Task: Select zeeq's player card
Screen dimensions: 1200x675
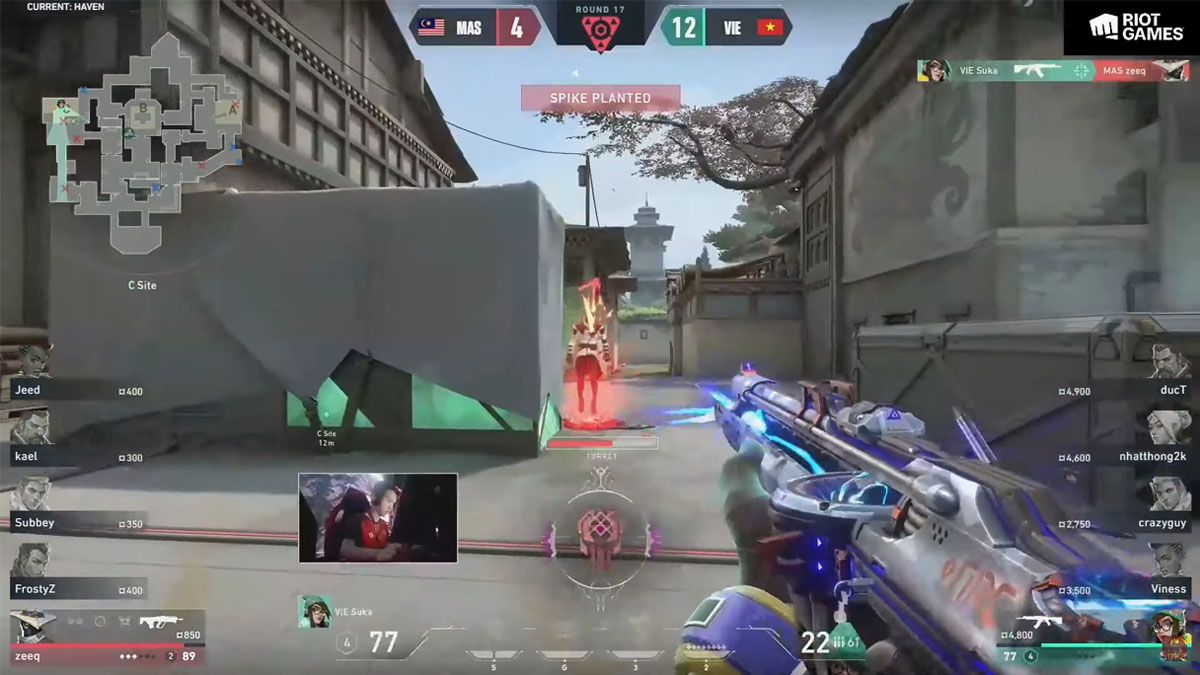Action: (x=105, y=640)
